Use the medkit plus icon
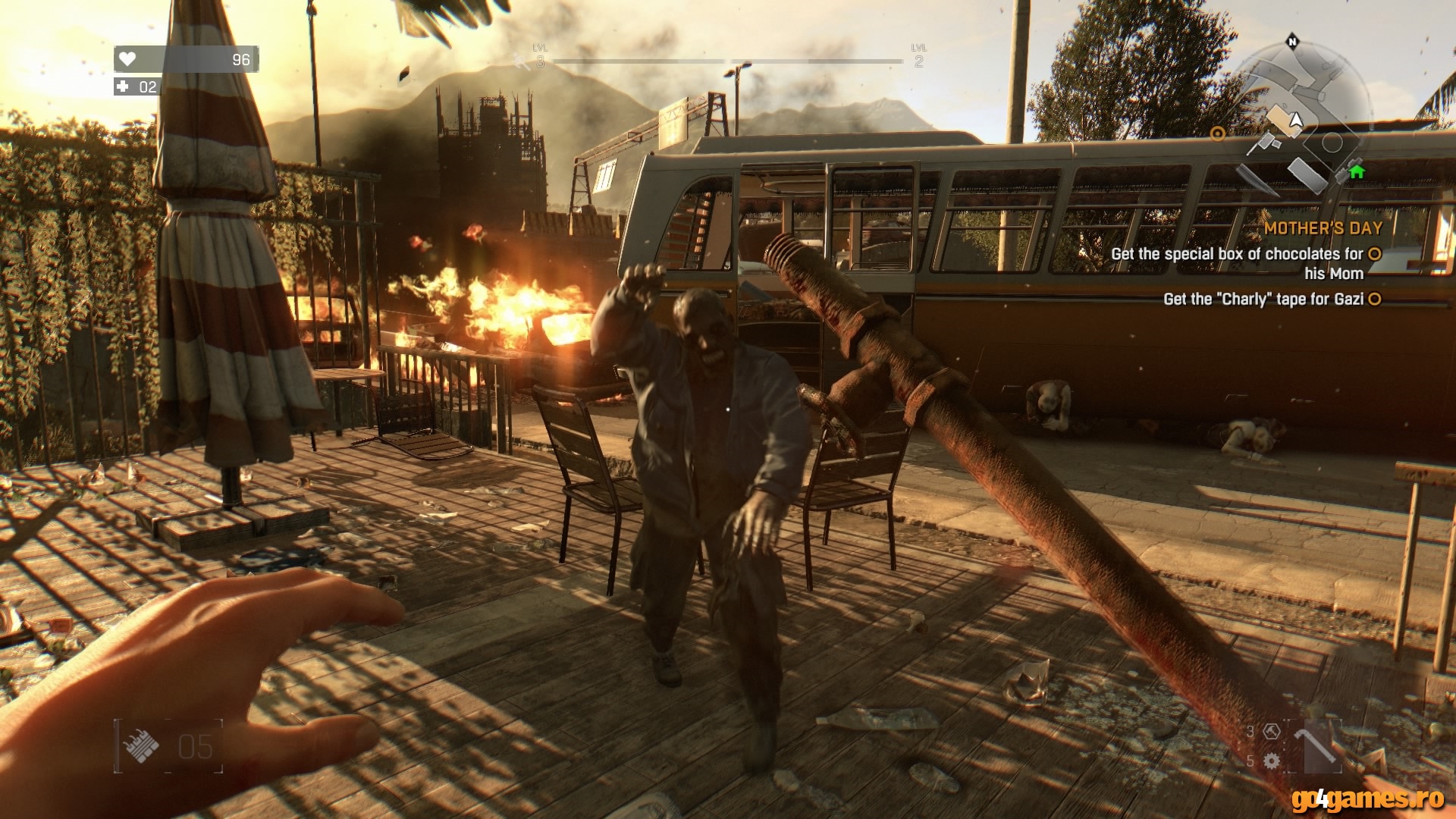 123,86
